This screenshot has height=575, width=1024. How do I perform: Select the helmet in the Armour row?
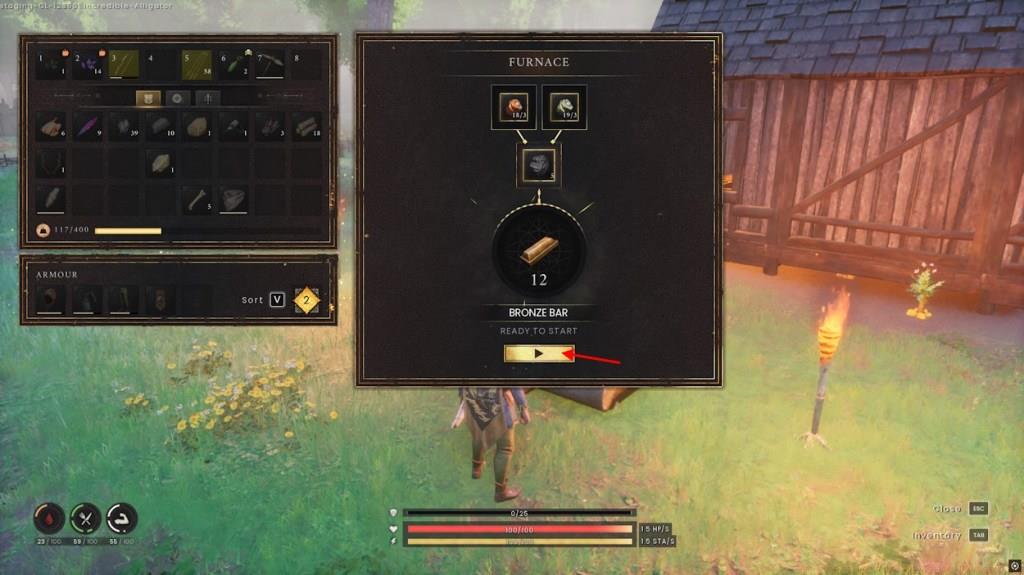pos(50,299)
